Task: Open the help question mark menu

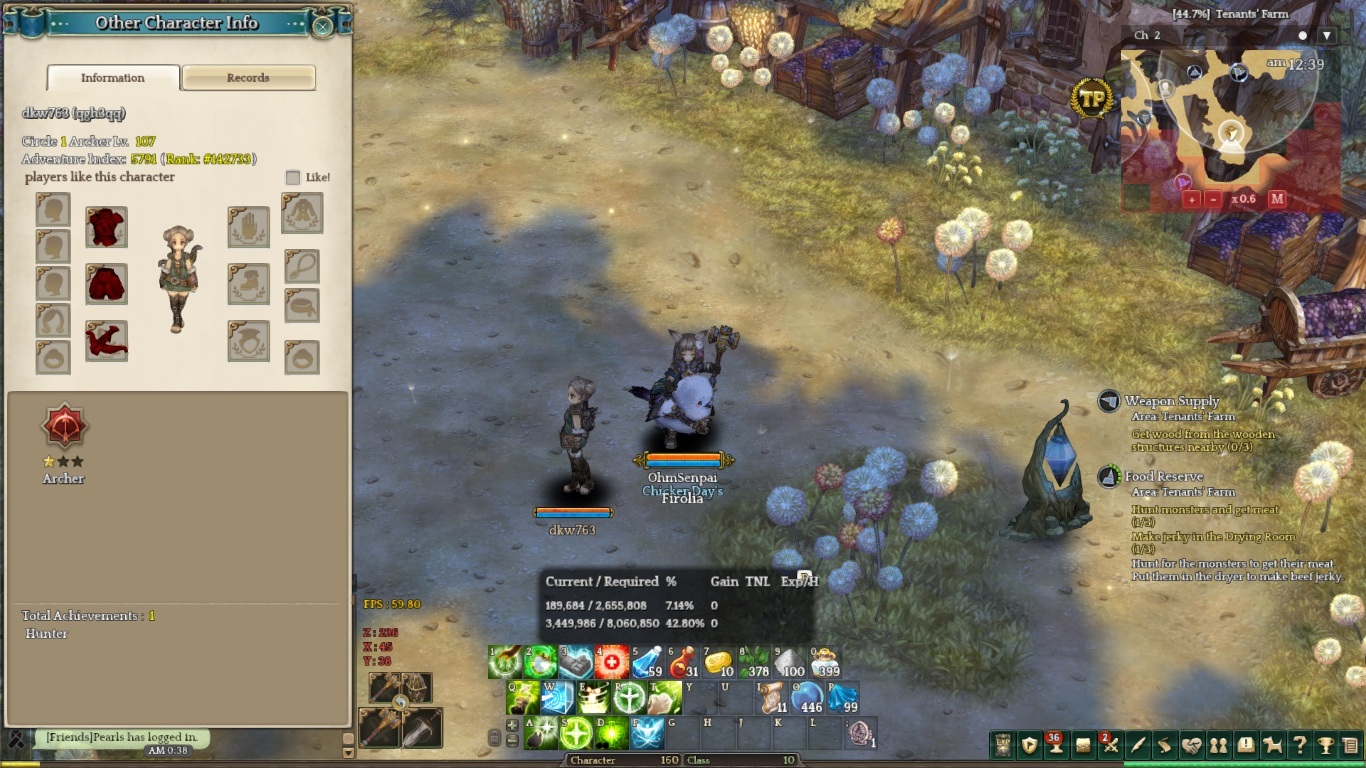Action: pyautogui.click(x=1299, y=745)
